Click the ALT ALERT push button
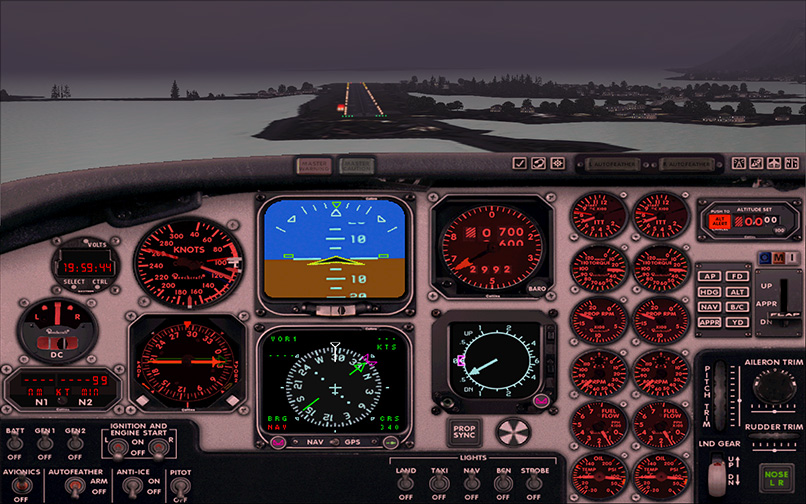 (x=718, y=222)
